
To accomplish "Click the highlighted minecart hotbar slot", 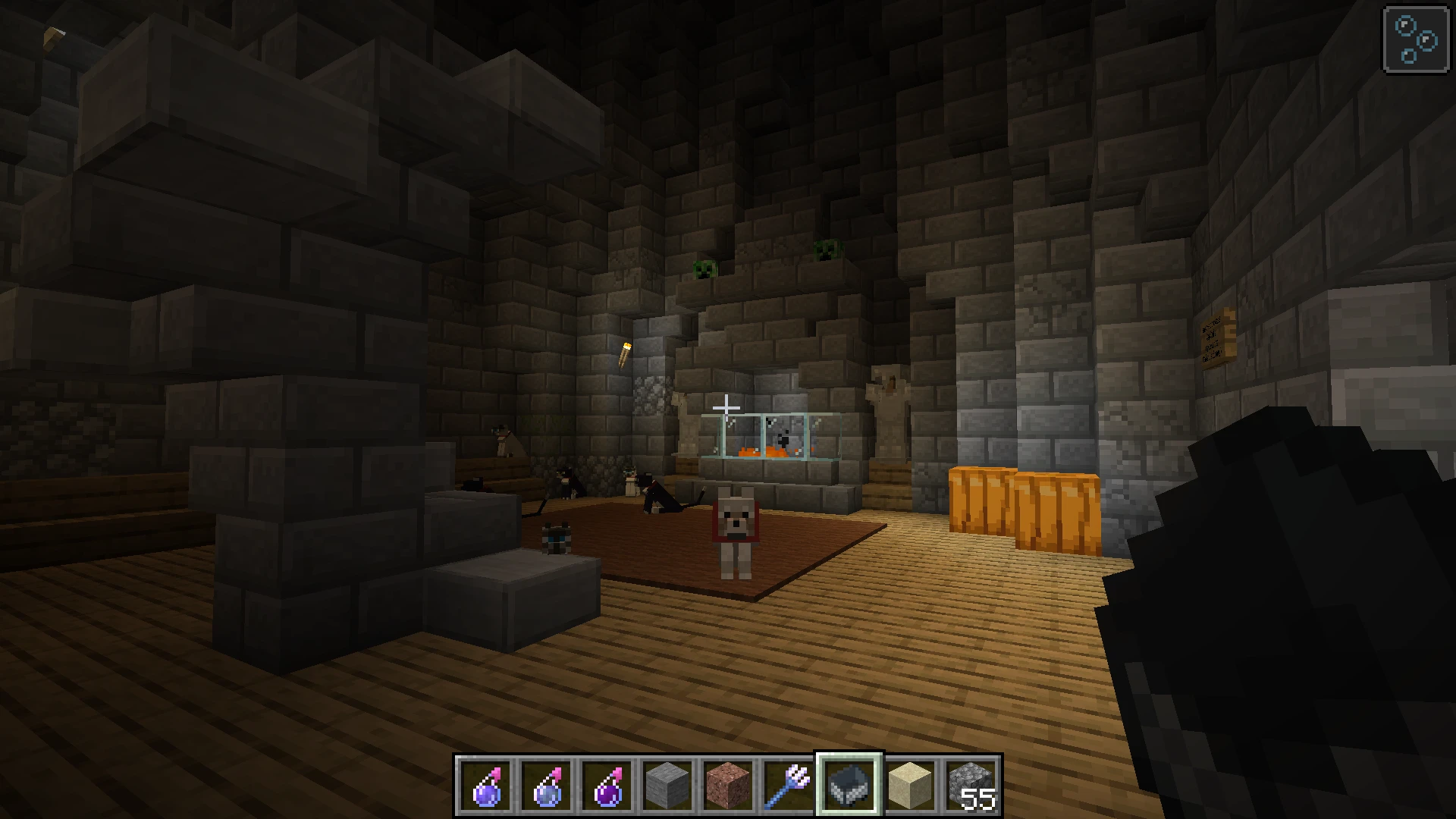I will [849, 786].
